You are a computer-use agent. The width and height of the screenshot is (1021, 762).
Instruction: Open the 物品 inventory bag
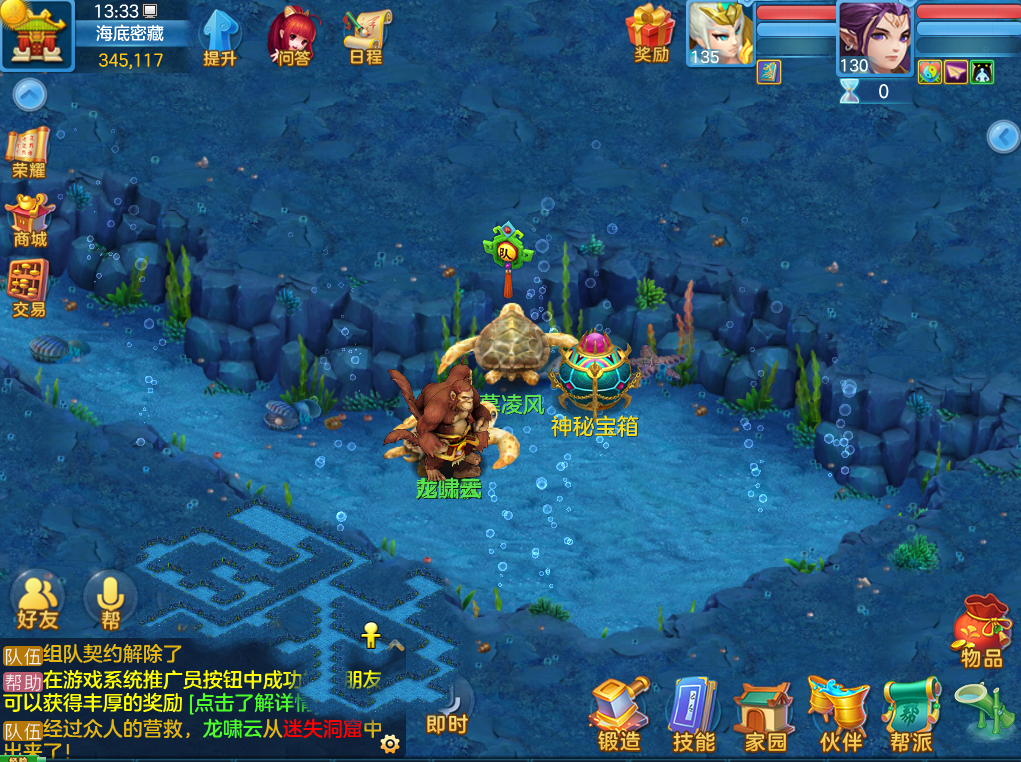[x=981, y=630]
